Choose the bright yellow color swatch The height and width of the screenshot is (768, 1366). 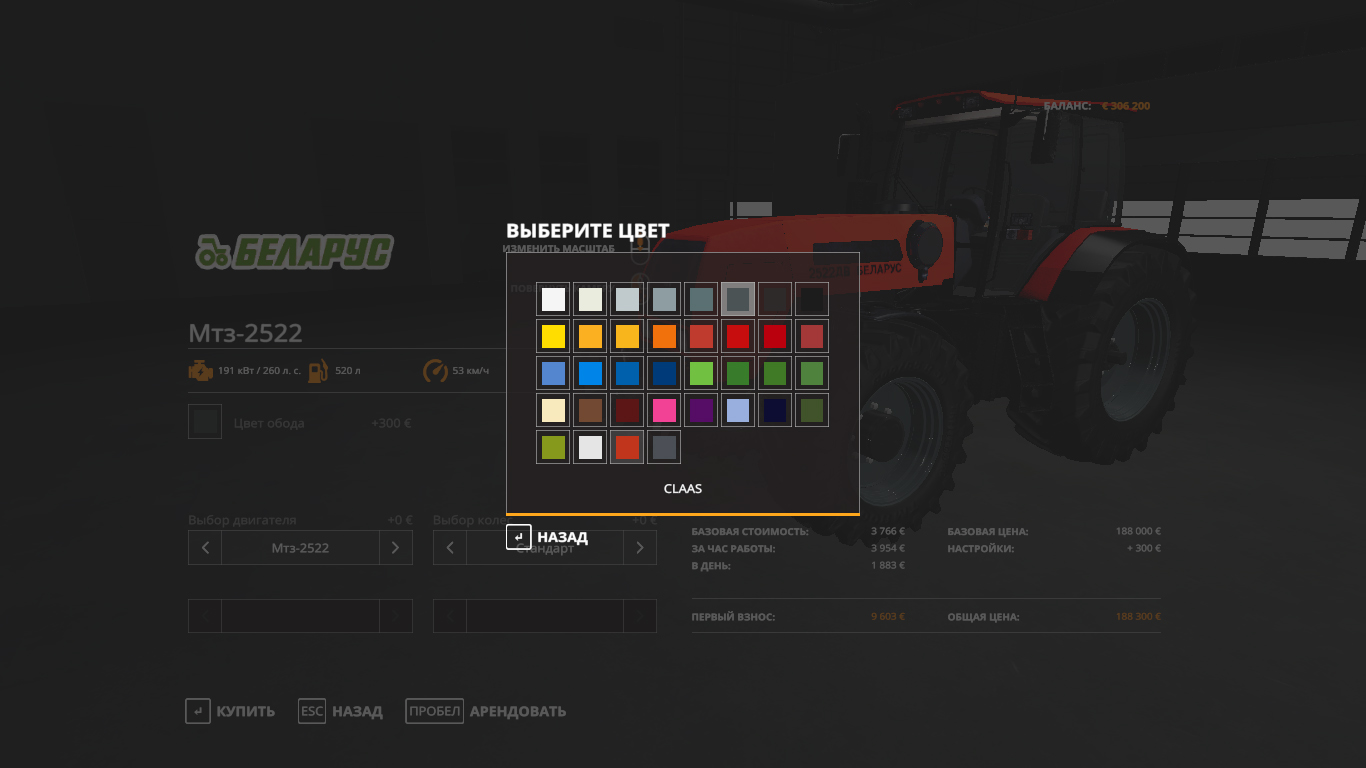coord(553,336)
